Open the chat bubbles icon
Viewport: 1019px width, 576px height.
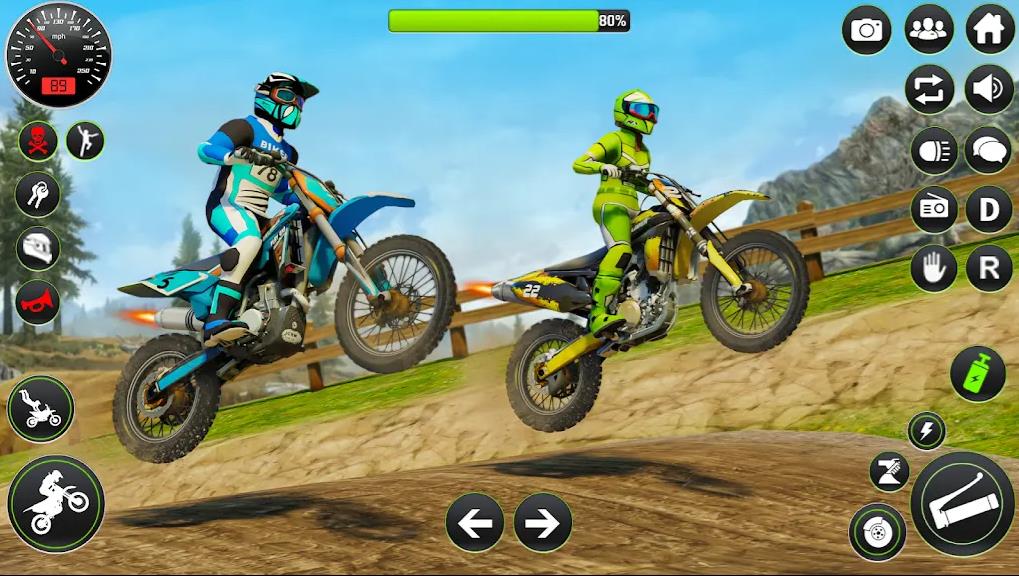(x=989, y=151)
